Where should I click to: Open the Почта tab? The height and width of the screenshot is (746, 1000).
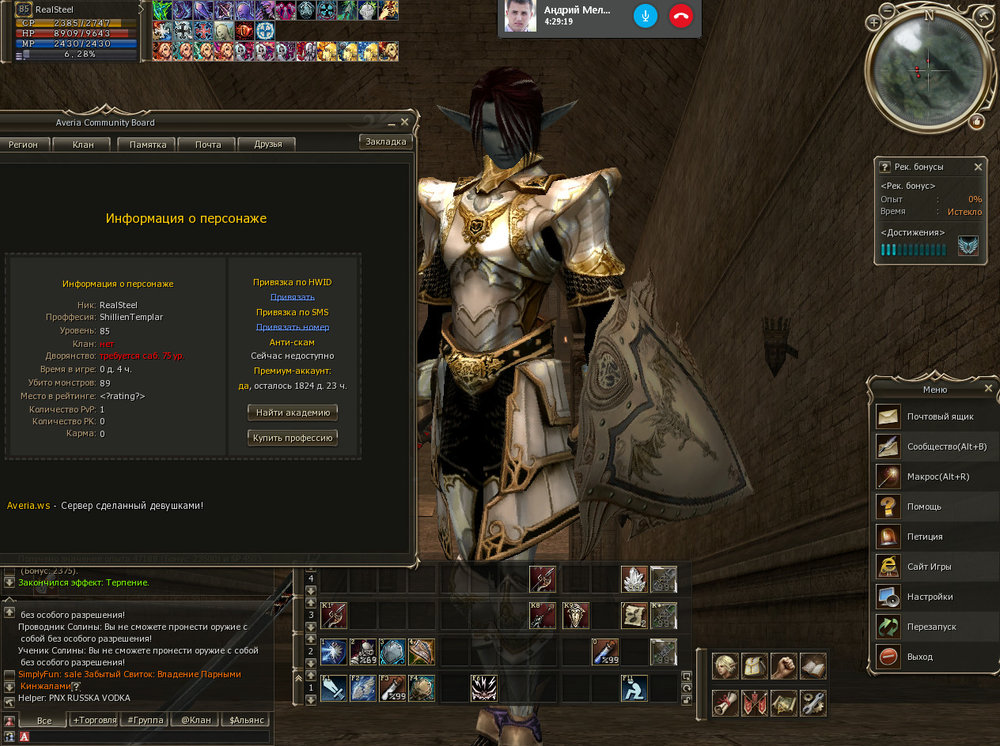point(207,145)
